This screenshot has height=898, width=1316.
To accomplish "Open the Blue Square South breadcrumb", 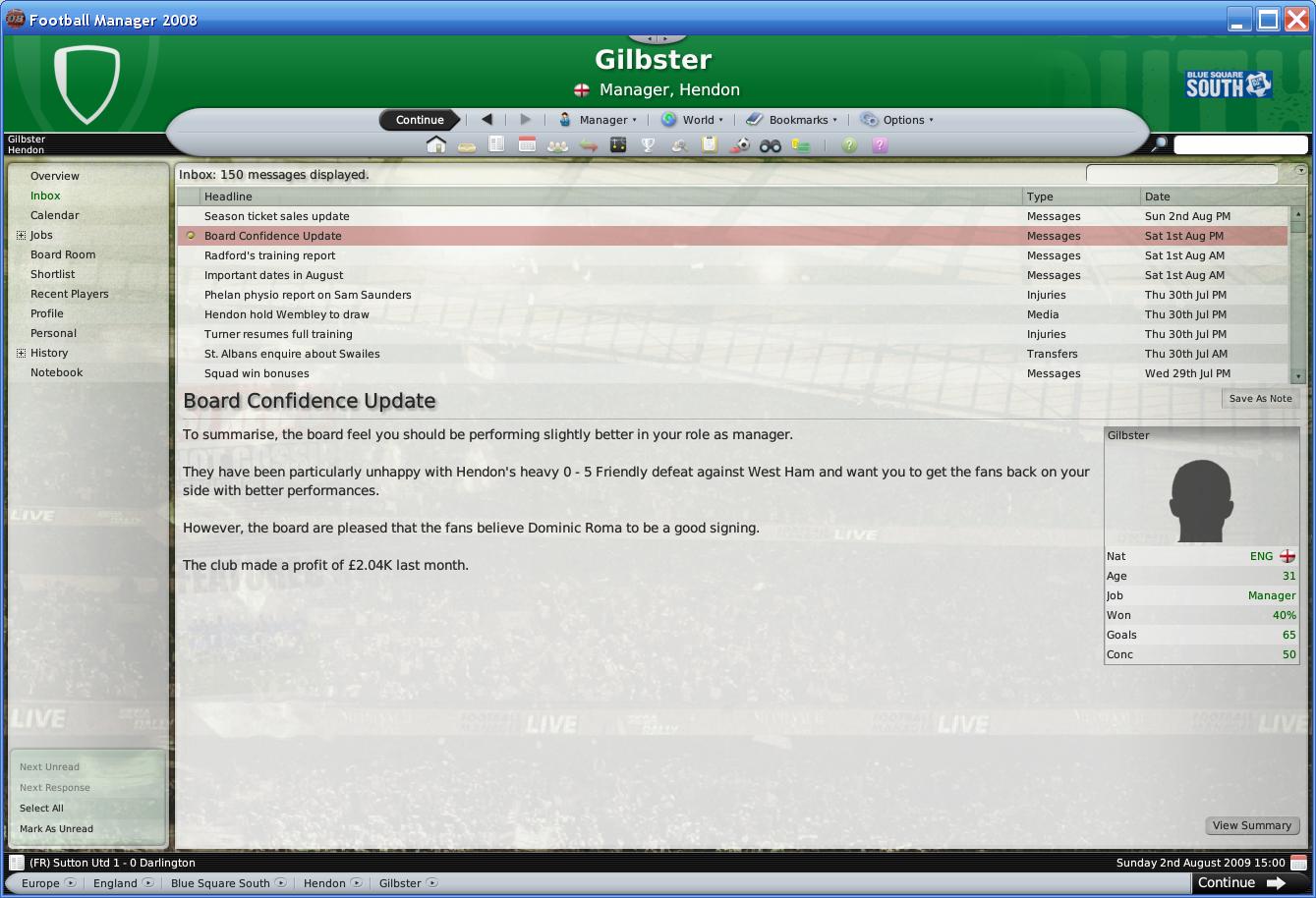I will (x=220, y=883).
